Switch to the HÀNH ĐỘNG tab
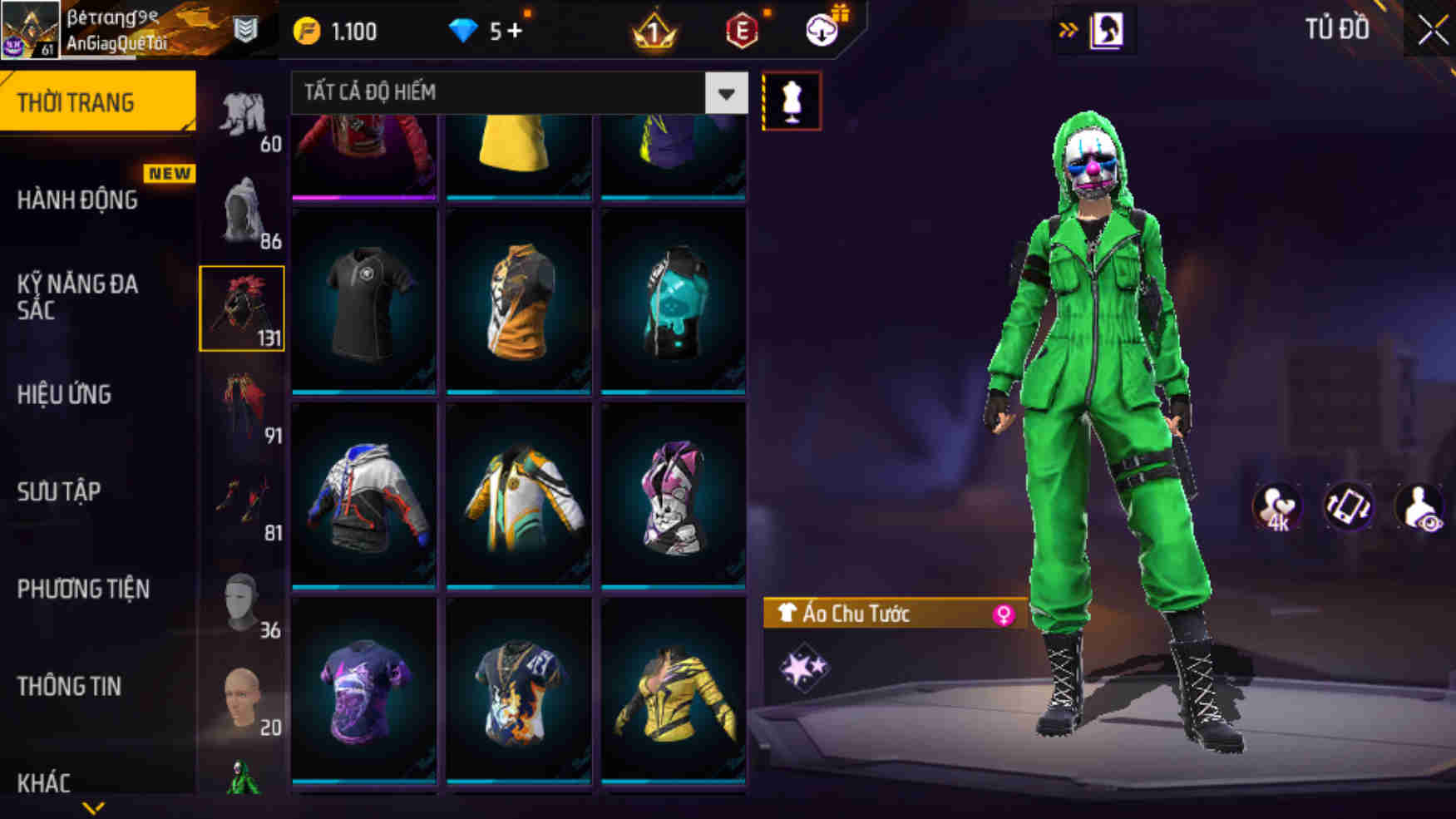 81,200
